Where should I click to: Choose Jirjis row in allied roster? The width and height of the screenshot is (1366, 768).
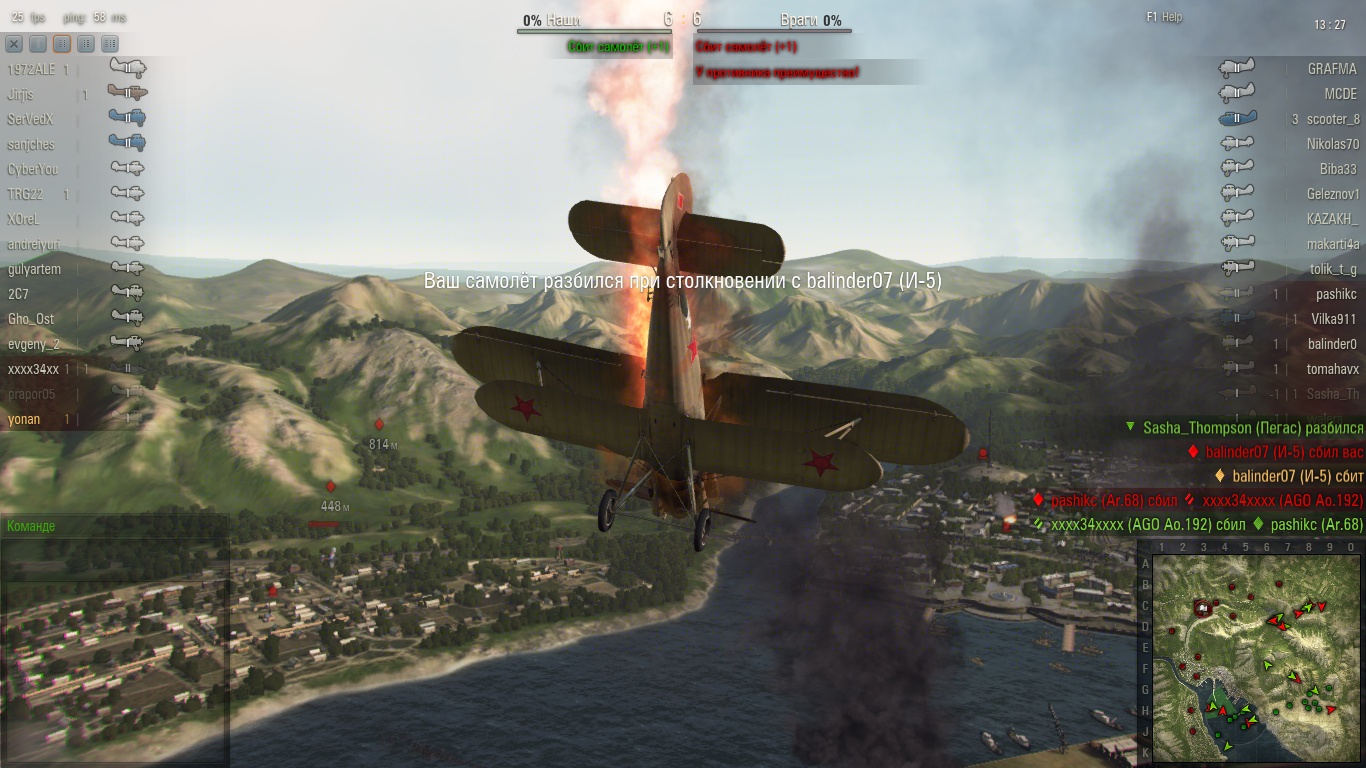[x=21, y=95]
